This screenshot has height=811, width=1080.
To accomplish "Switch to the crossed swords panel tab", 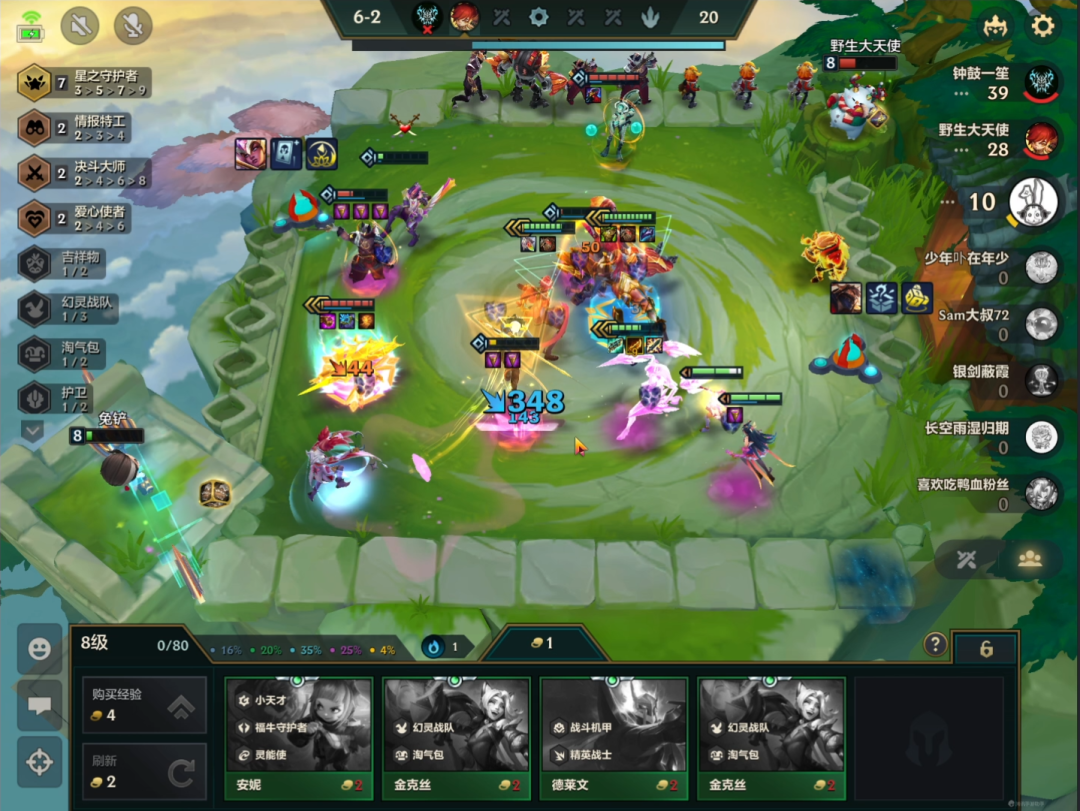I will pos(965,560).
